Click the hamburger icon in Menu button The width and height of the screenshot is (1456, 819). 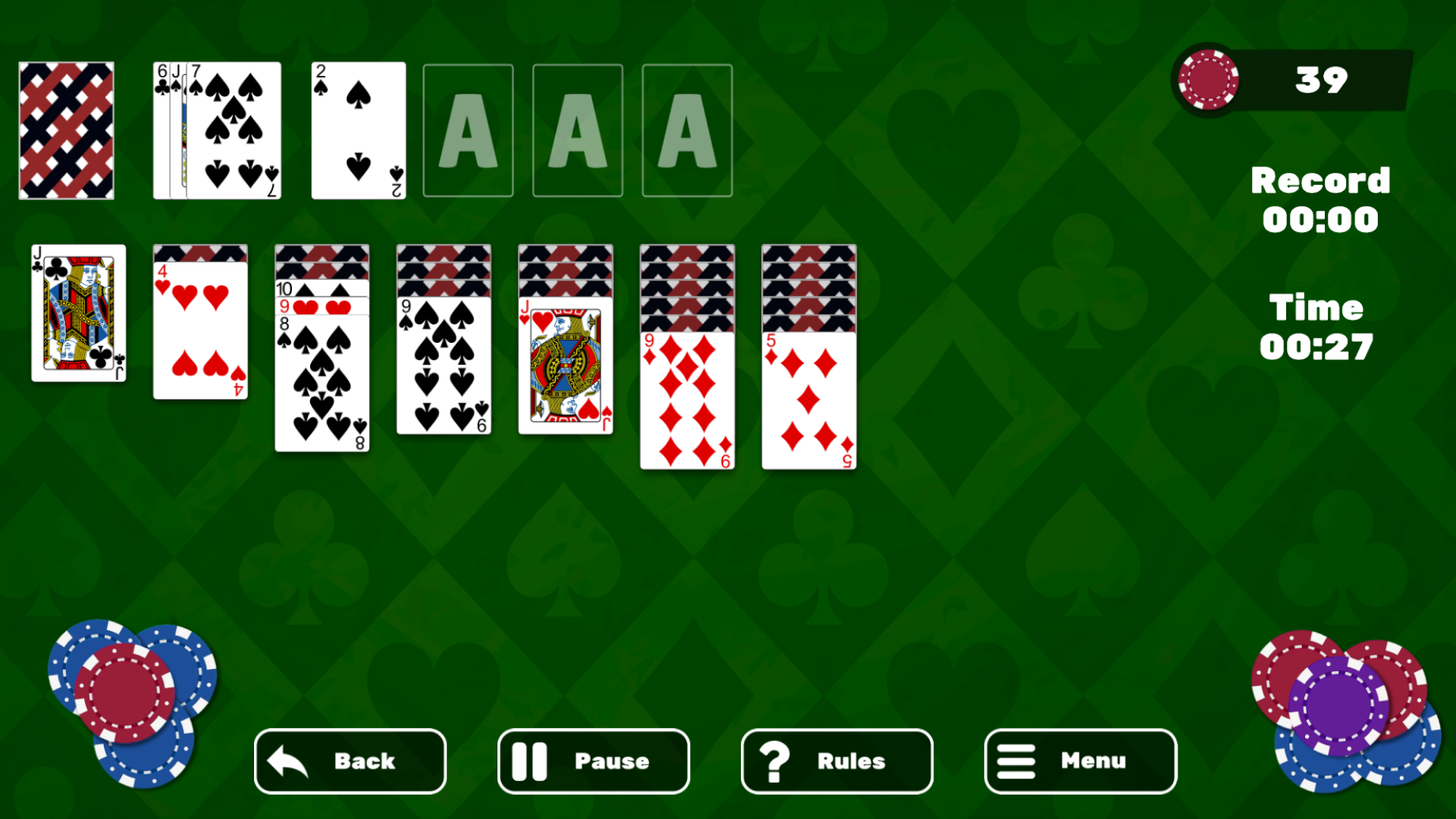pyautogui.click(x=1017, y=761)
